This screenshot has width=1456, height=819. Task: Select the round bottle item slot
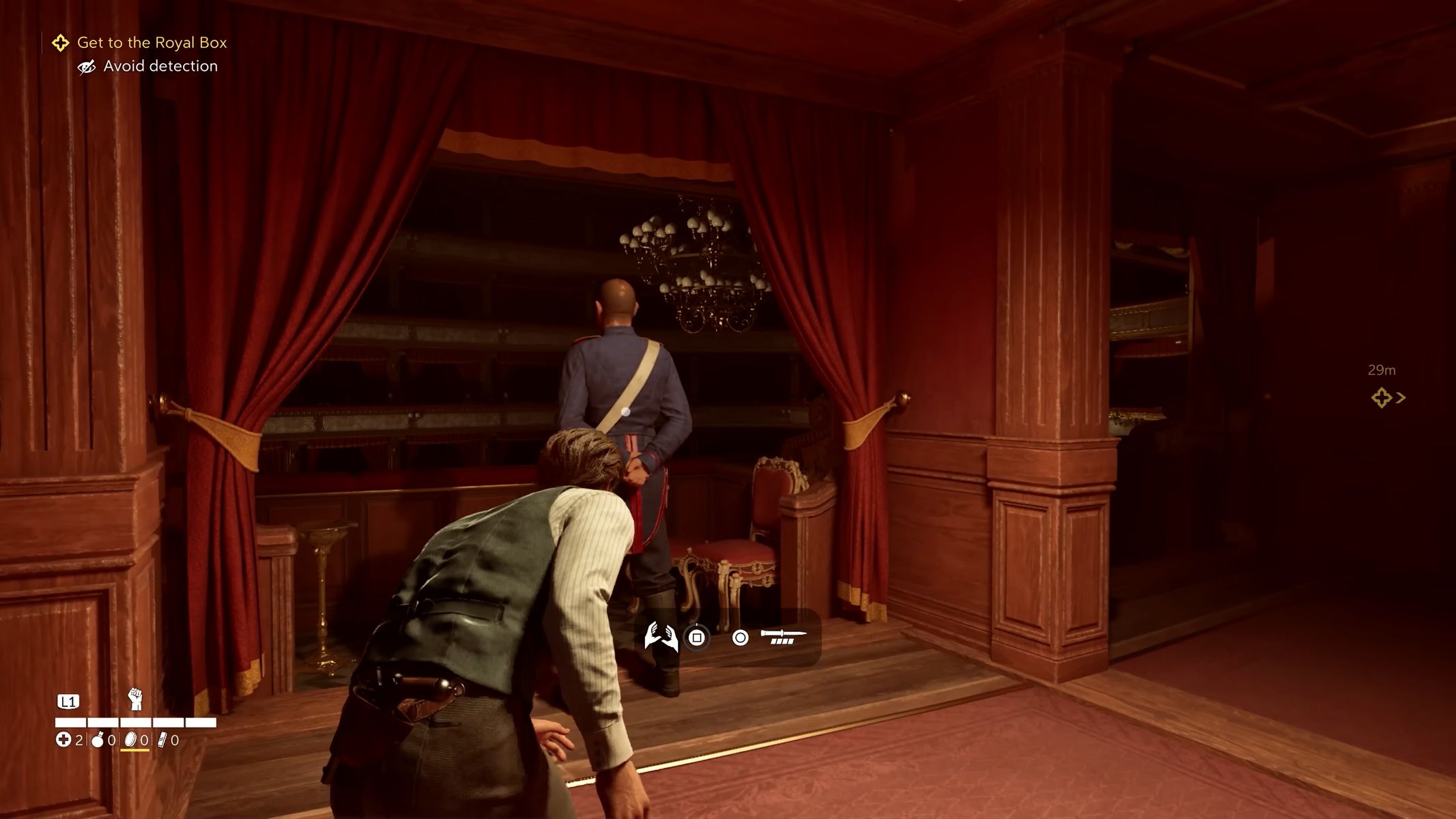coord(98,740)
